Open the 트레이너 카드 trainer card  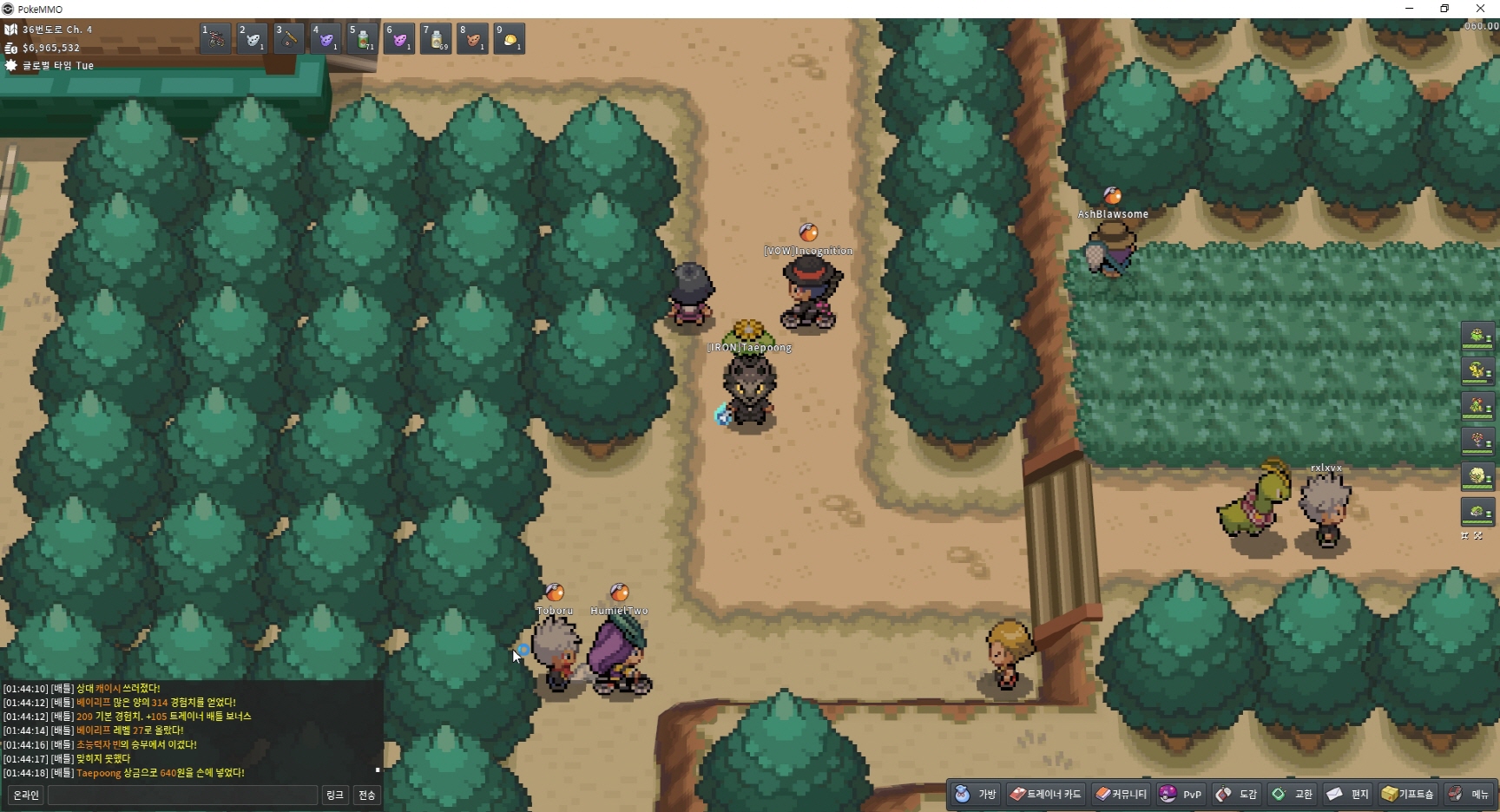click(1045, 794)
